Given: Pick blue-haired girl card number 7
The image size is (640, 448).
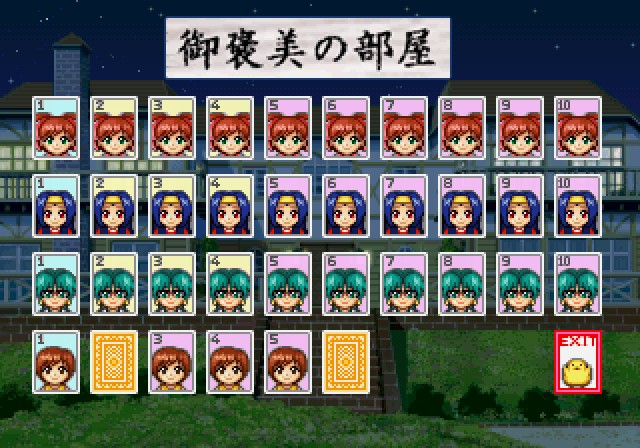Looking at the screenshot, I should 402,206.
